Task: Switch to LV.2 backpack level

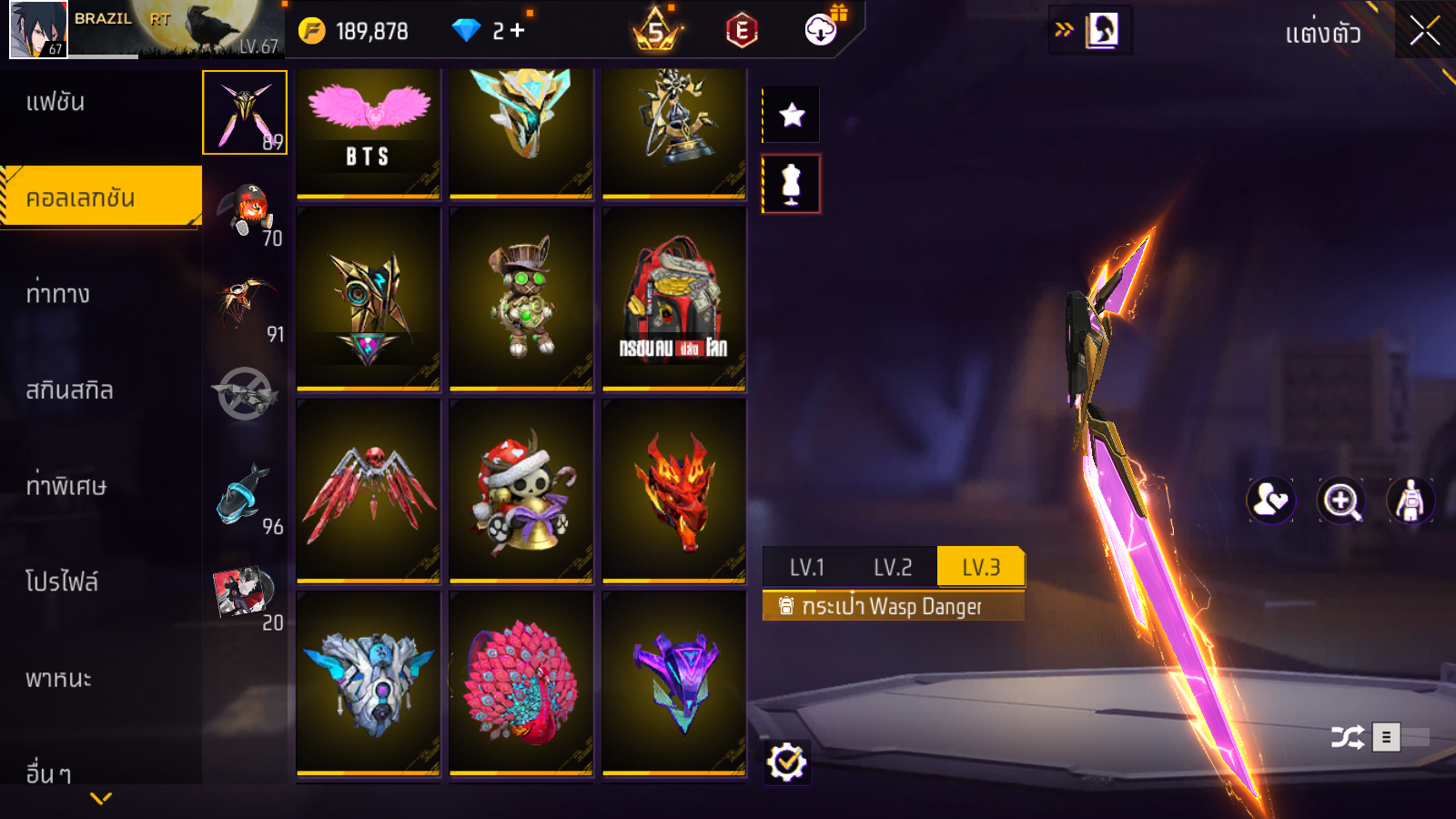Action: tap(892, 568)
